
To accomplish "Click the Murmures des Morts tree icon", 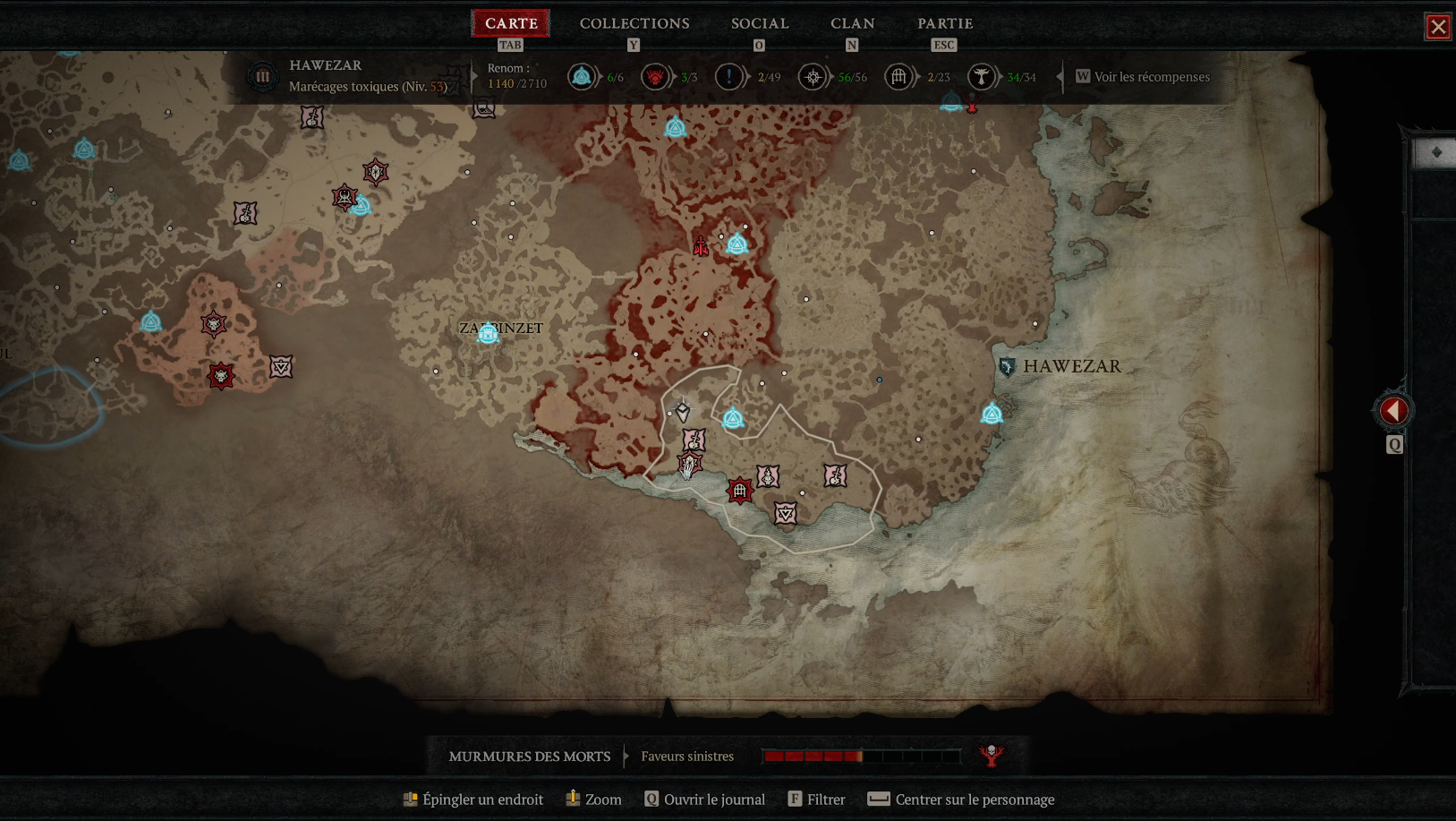I will coord(990,755).
